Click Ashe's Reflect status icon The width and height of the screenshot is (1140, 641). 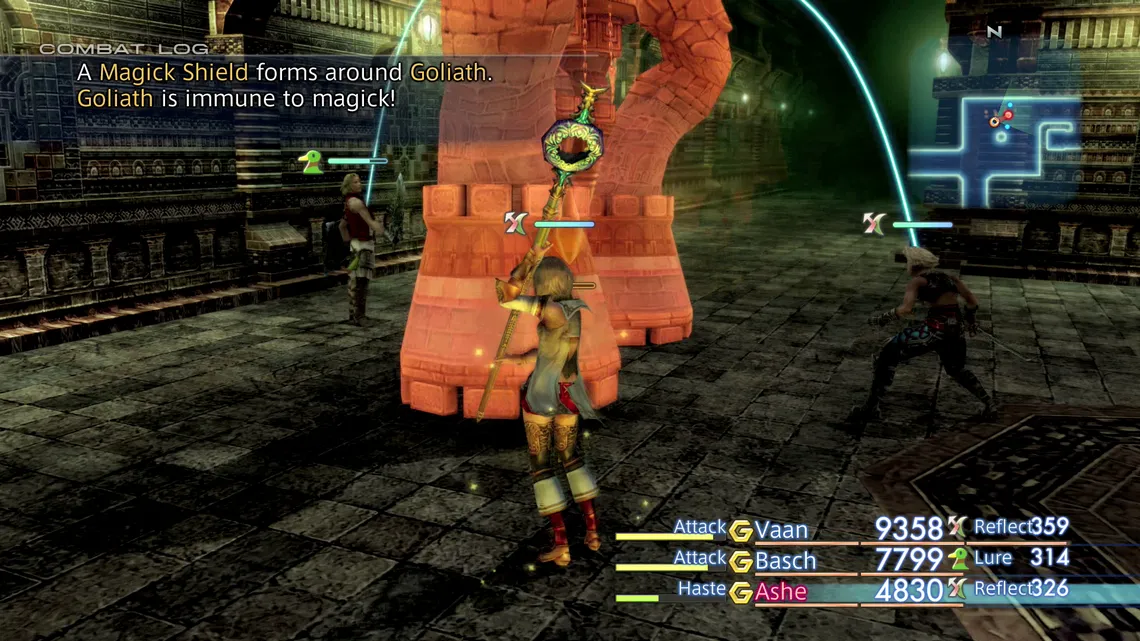[957, 590]
